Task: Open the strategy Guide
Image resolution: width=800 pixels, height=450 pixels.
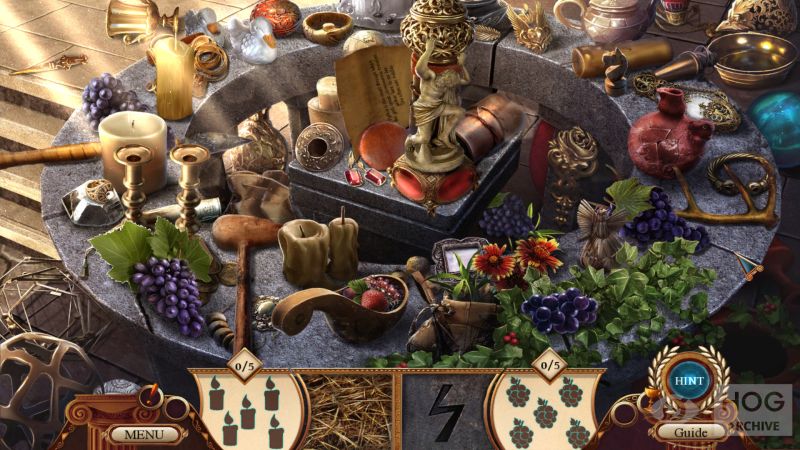Action: point(689,432)
